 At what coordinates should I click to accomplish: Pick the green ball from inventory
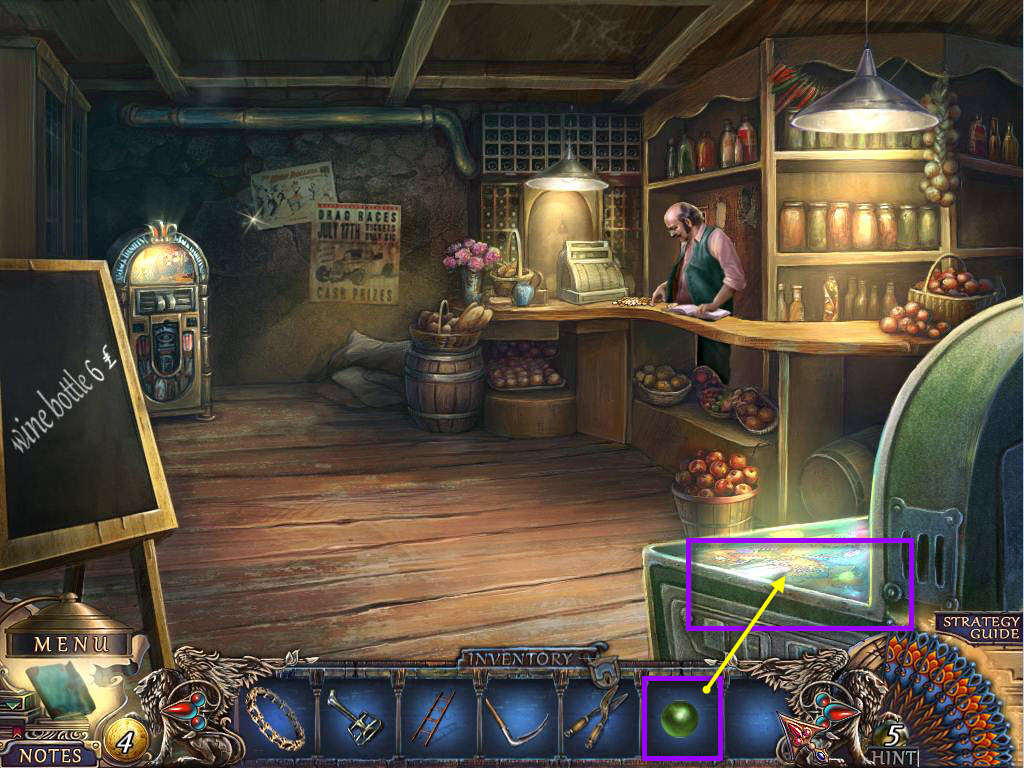pyautogui.click(x=682, y=718)
